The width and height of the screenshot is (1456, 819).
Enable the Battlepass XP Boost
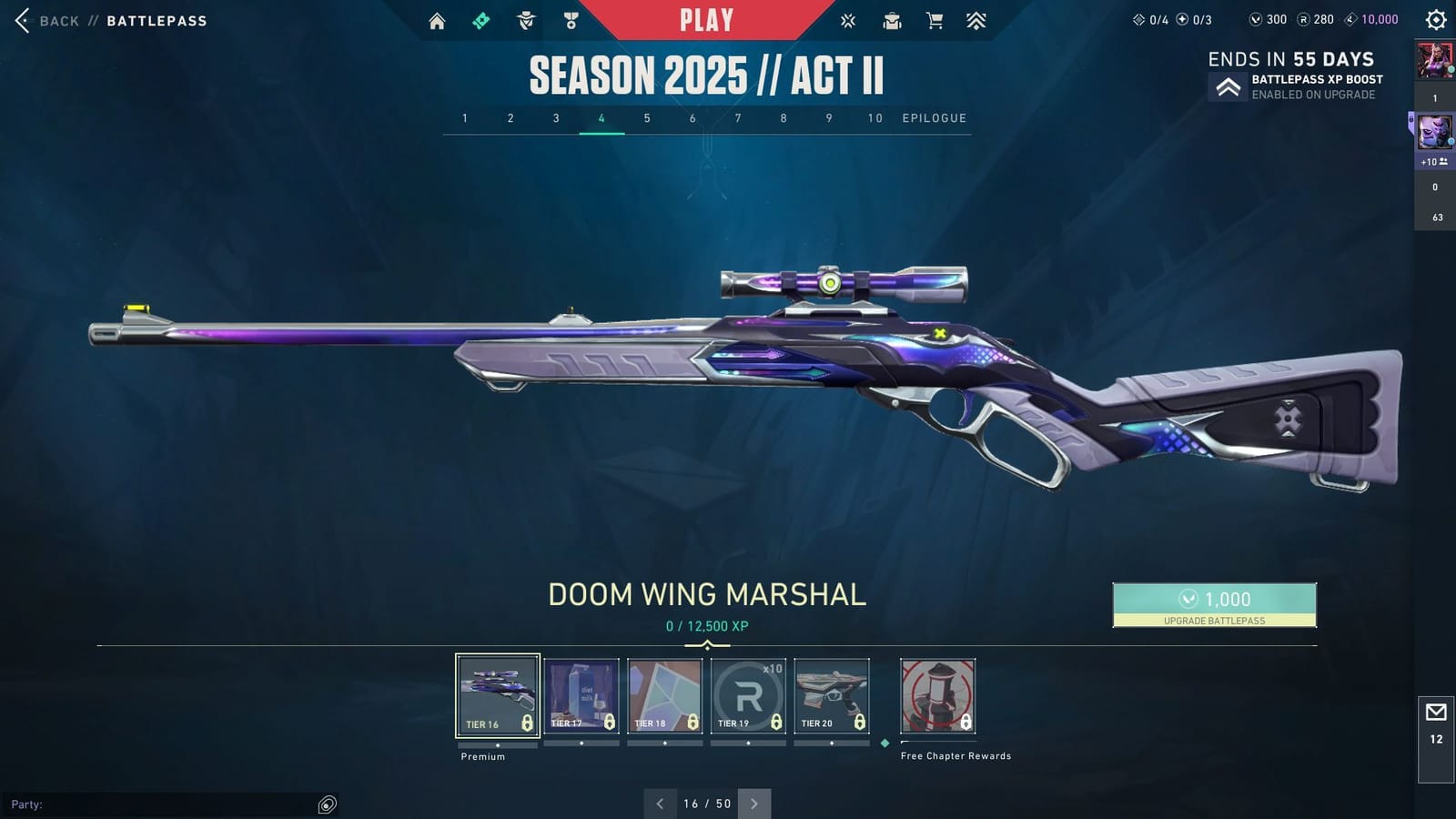pyautogui.click(x=1228, y=87)
